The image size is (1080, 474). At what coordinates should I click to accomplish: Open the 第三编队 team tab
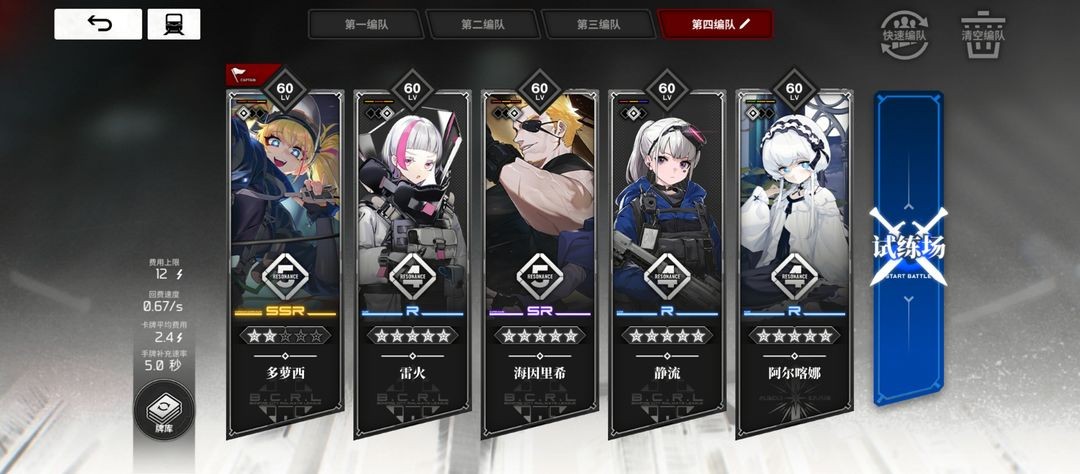pyautogui.click(x=597, y=24)
